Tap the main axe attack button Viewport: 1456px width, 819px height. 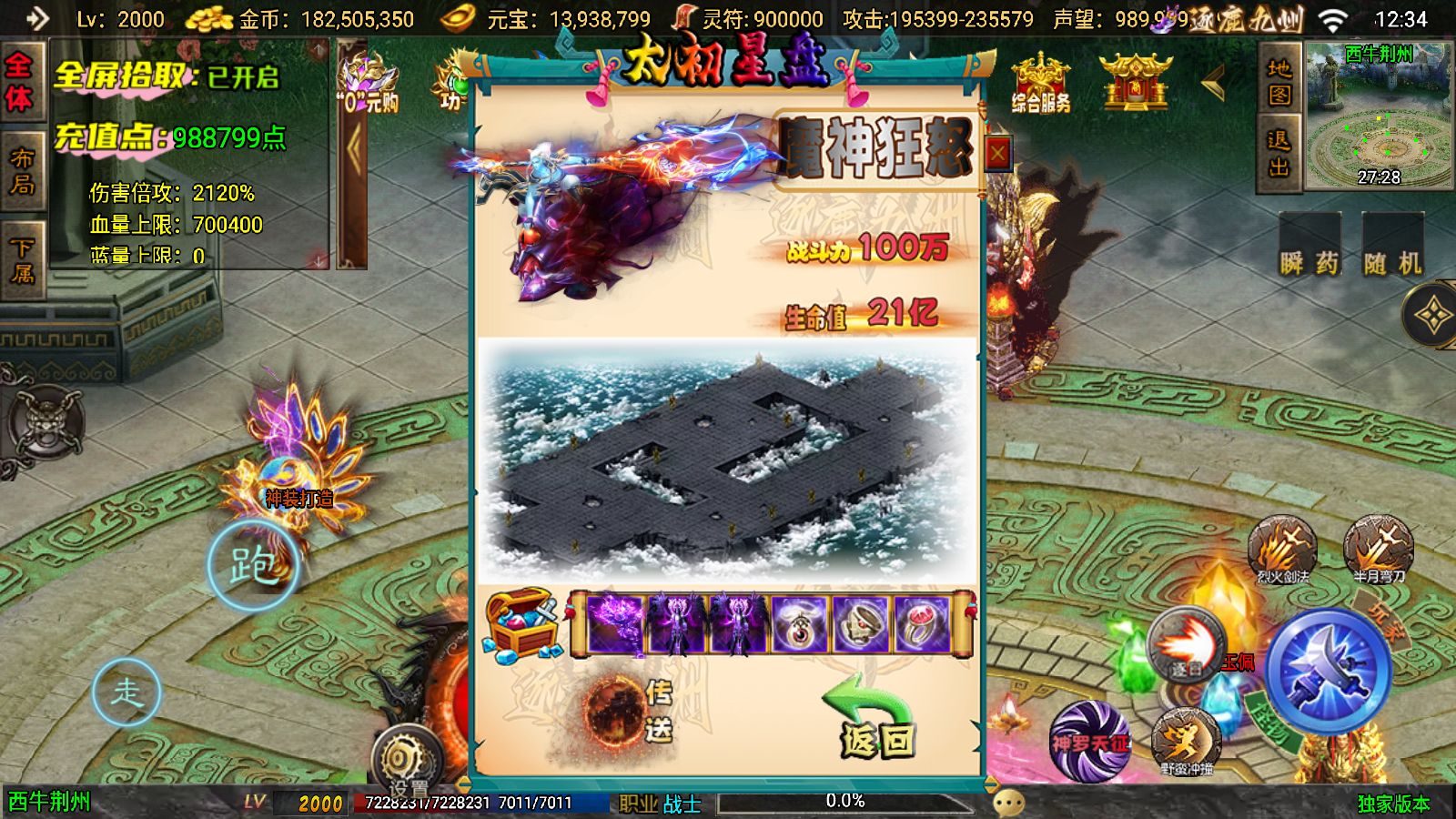(x=1328, y=671)
